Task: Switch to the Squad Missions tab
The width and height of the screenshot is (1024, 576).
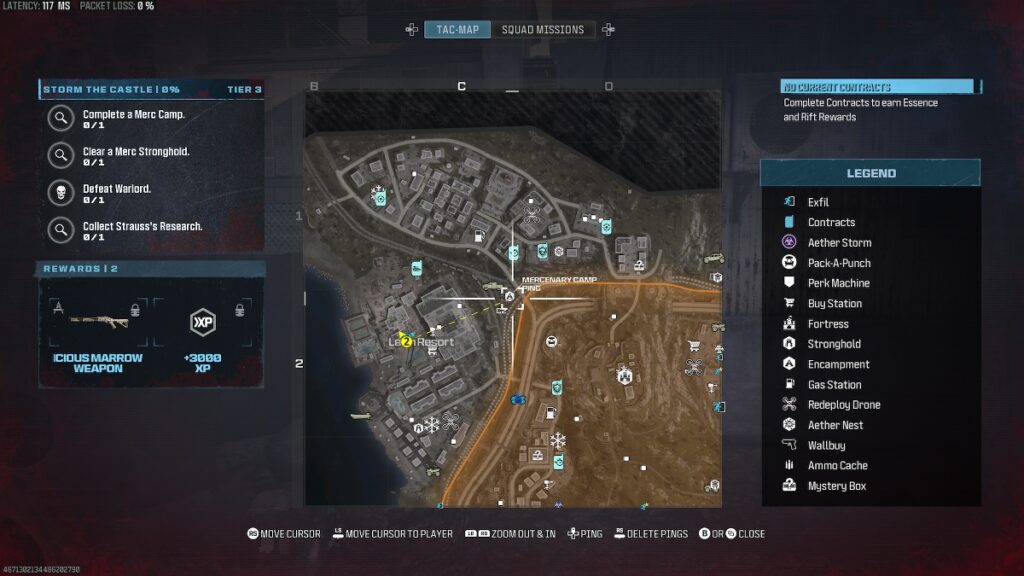Action: pos(542,30)
